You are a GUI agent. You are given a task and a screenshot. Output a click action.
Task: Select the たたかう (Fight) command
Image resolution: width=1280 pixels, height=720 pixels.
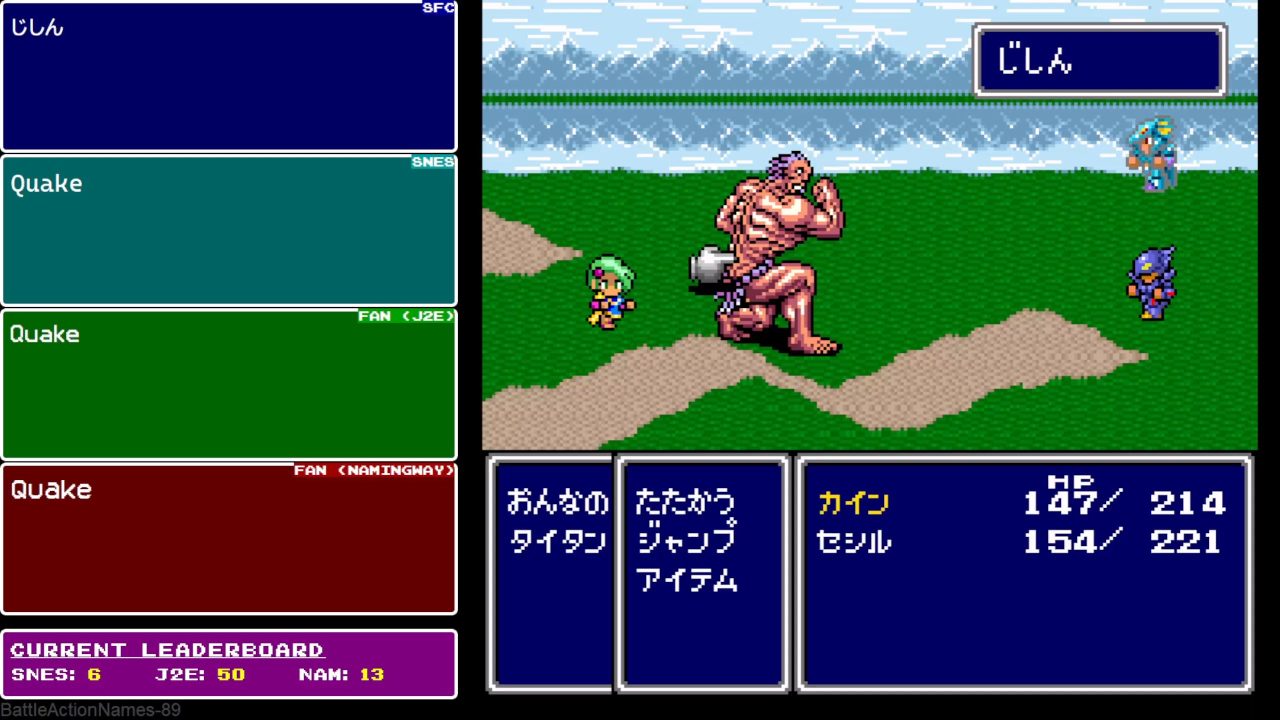(685, 502)
